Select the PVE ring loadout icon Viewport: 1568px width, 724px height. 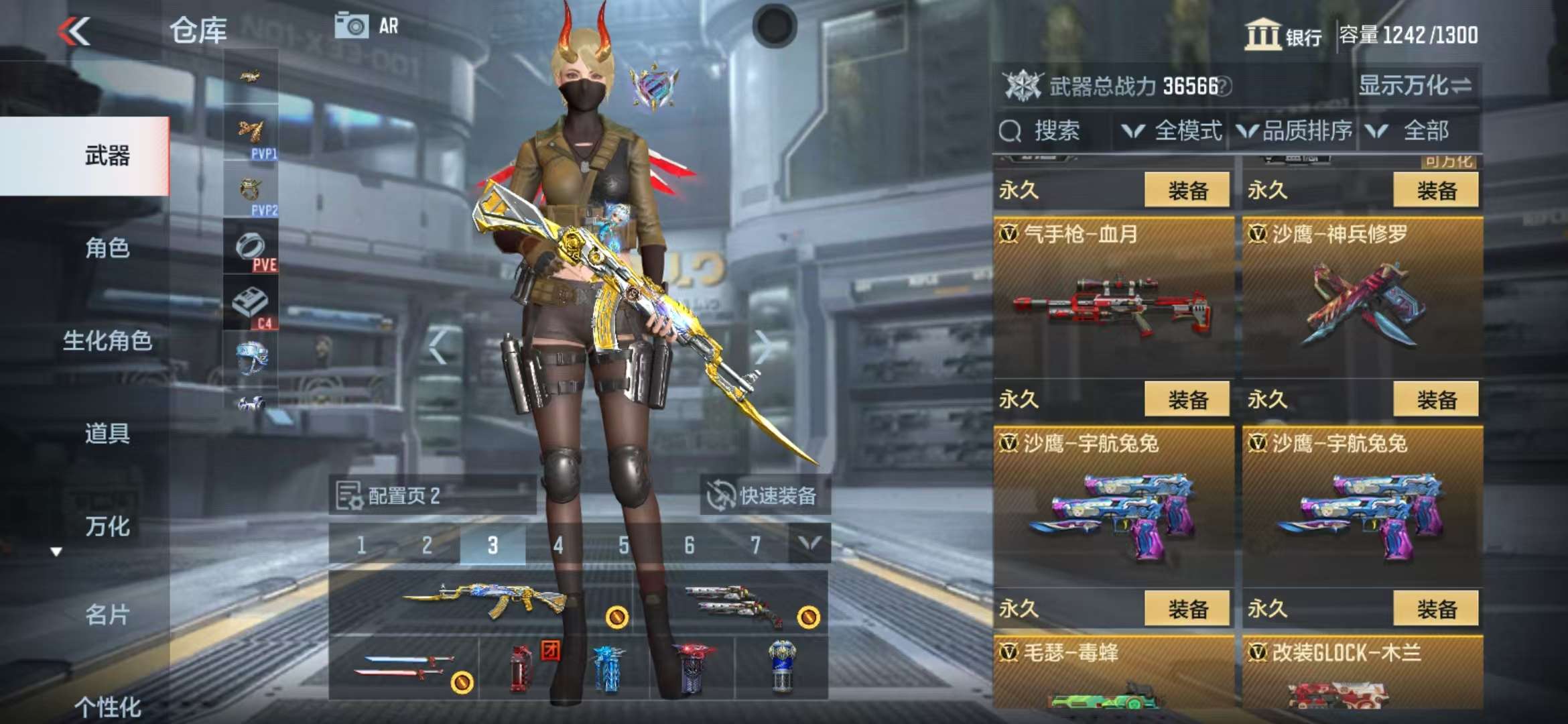click(251, 248)
